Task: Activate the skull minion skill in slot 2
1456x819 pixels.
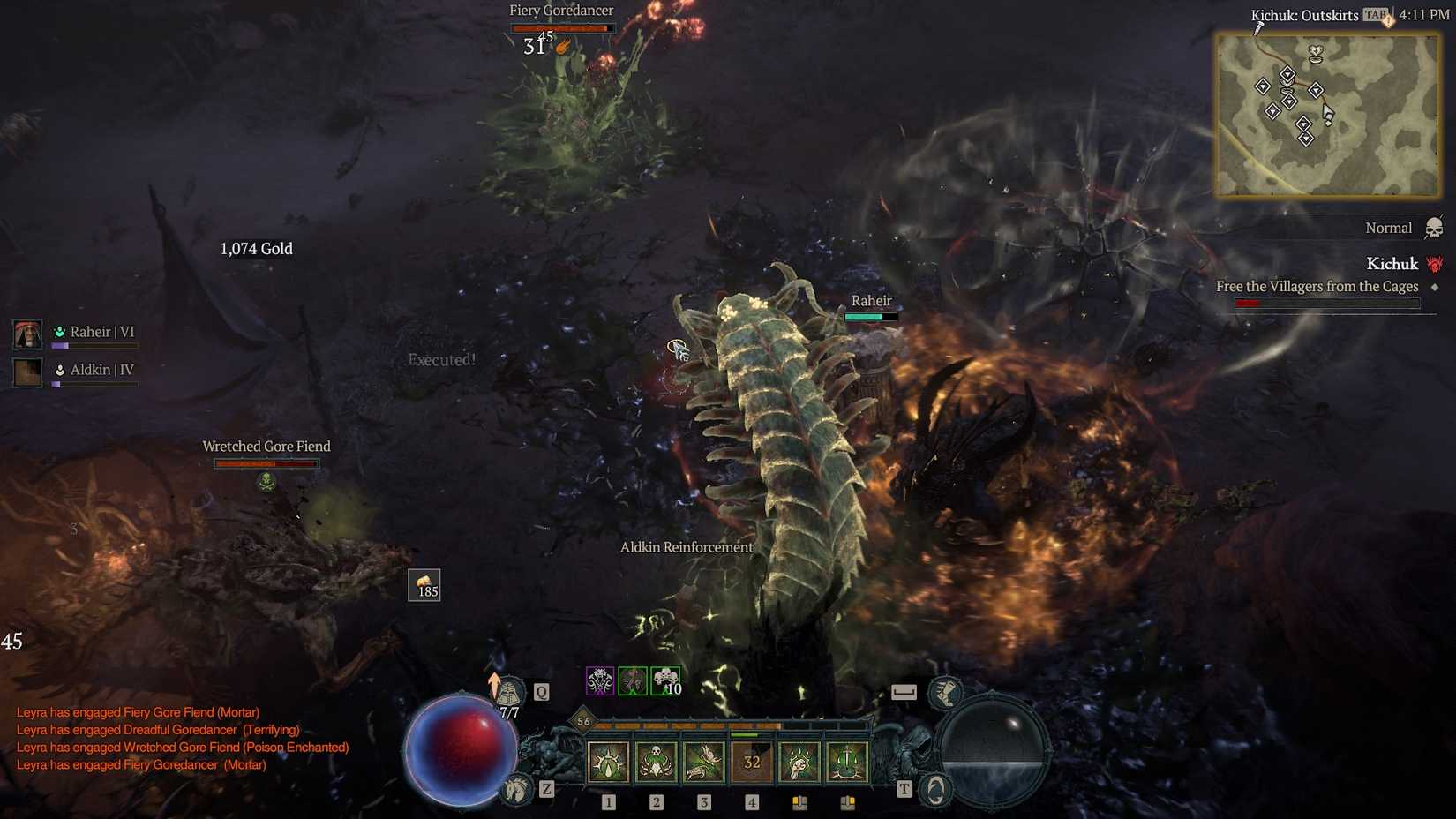Action: [x=654, y=763]
